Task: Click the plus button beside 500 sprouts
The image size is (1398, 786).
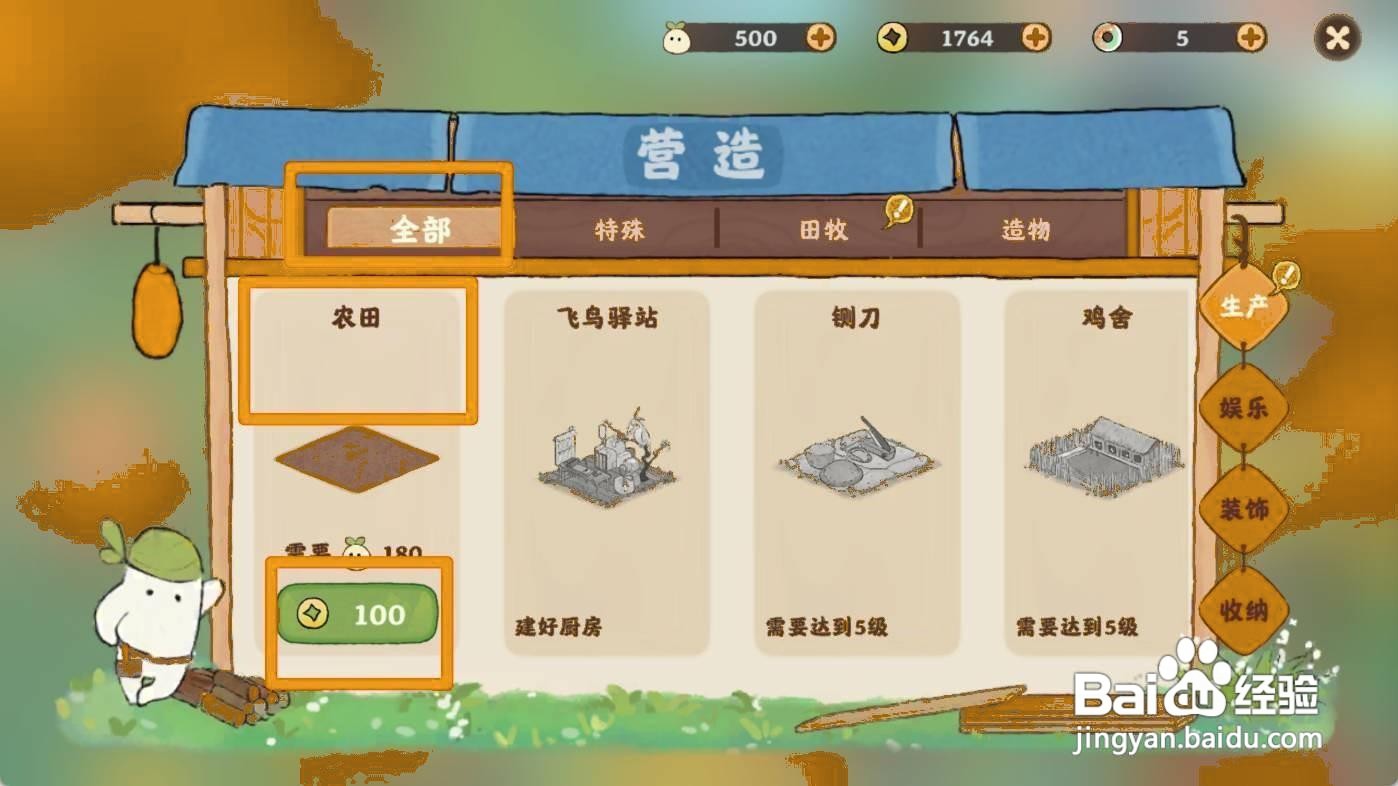Action: 822,37
